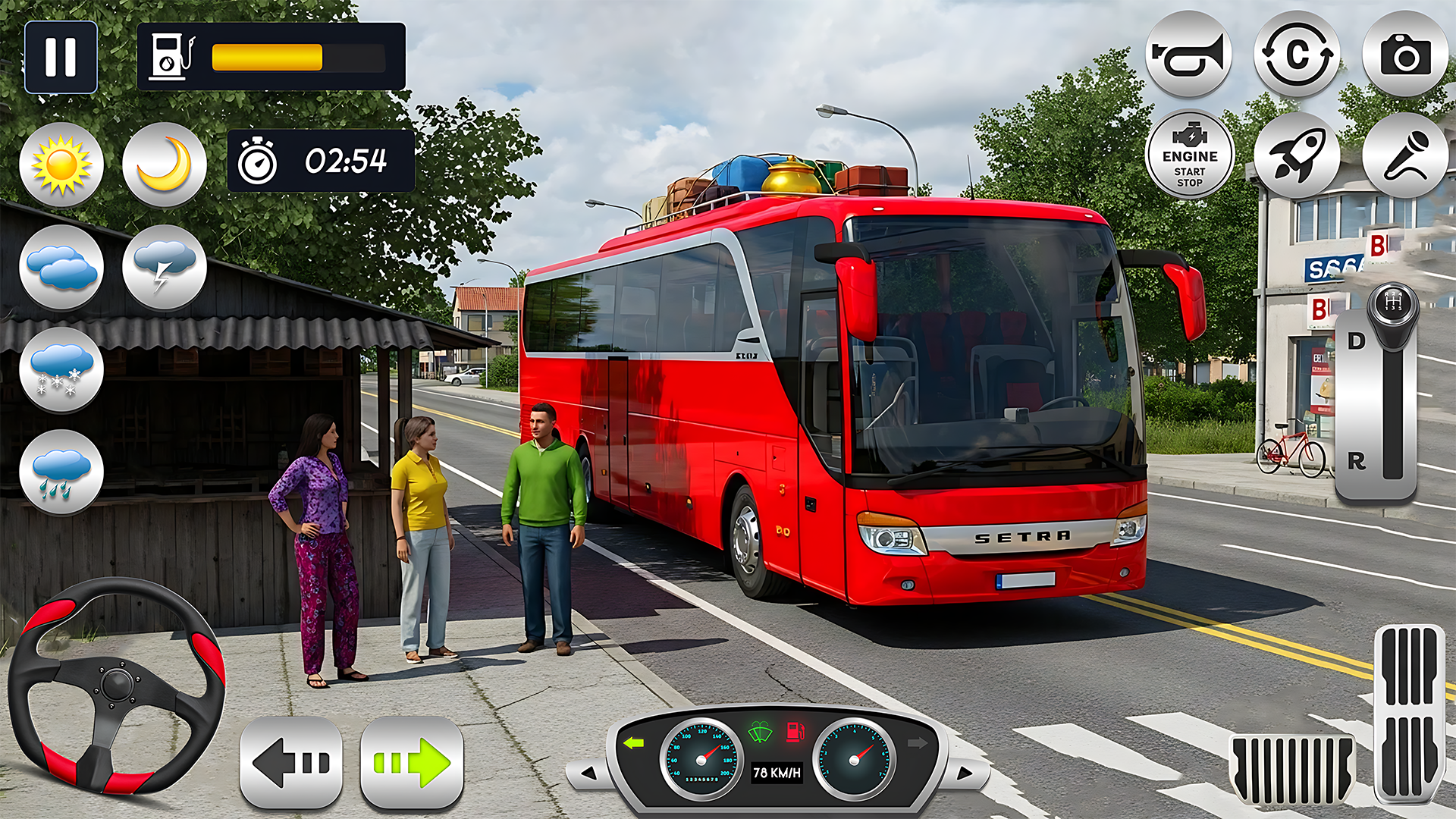Signal right with the green arrow button
This screenshot has height=819, width=1456.
click(412, 762)
